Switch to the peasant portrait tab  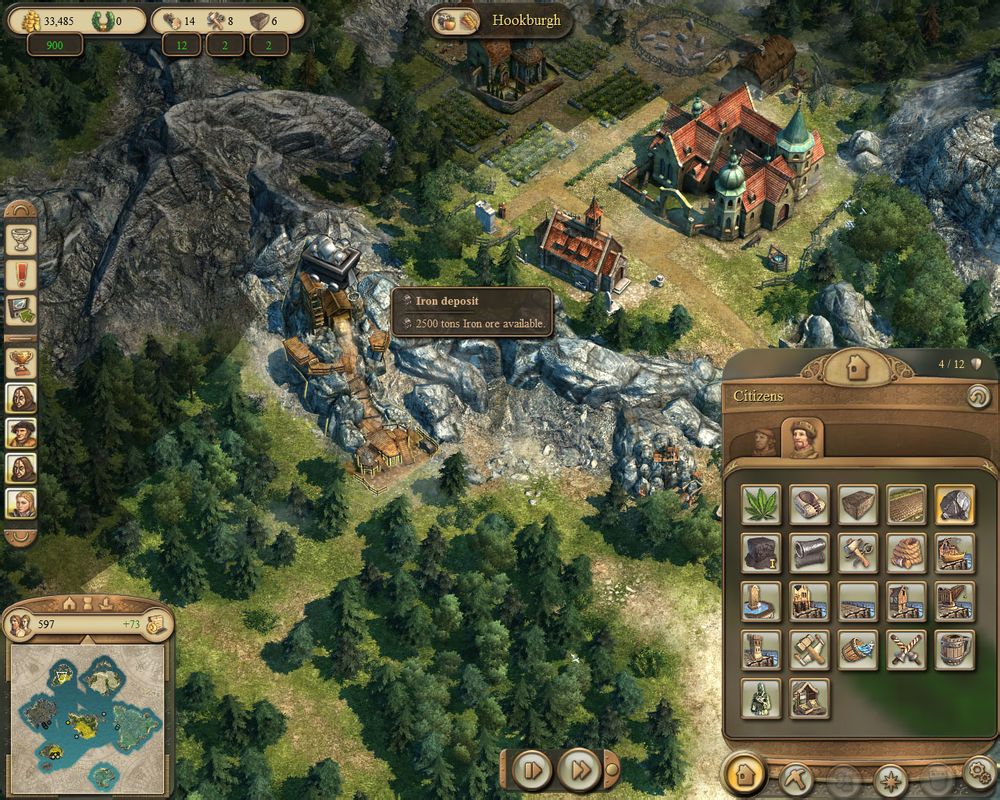click(764, 441)
